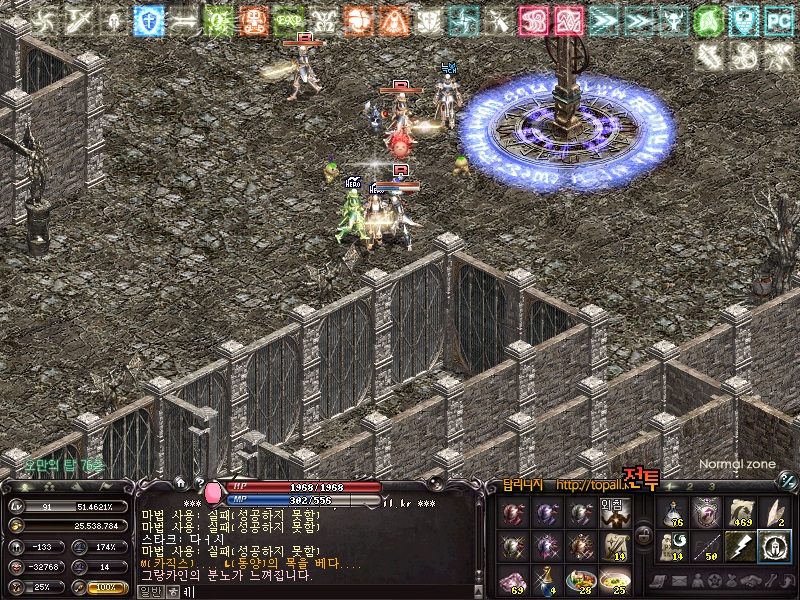The image size is (800, 600).
Task: Activate the helmet emblem skill slot
Action: (774, 546)
